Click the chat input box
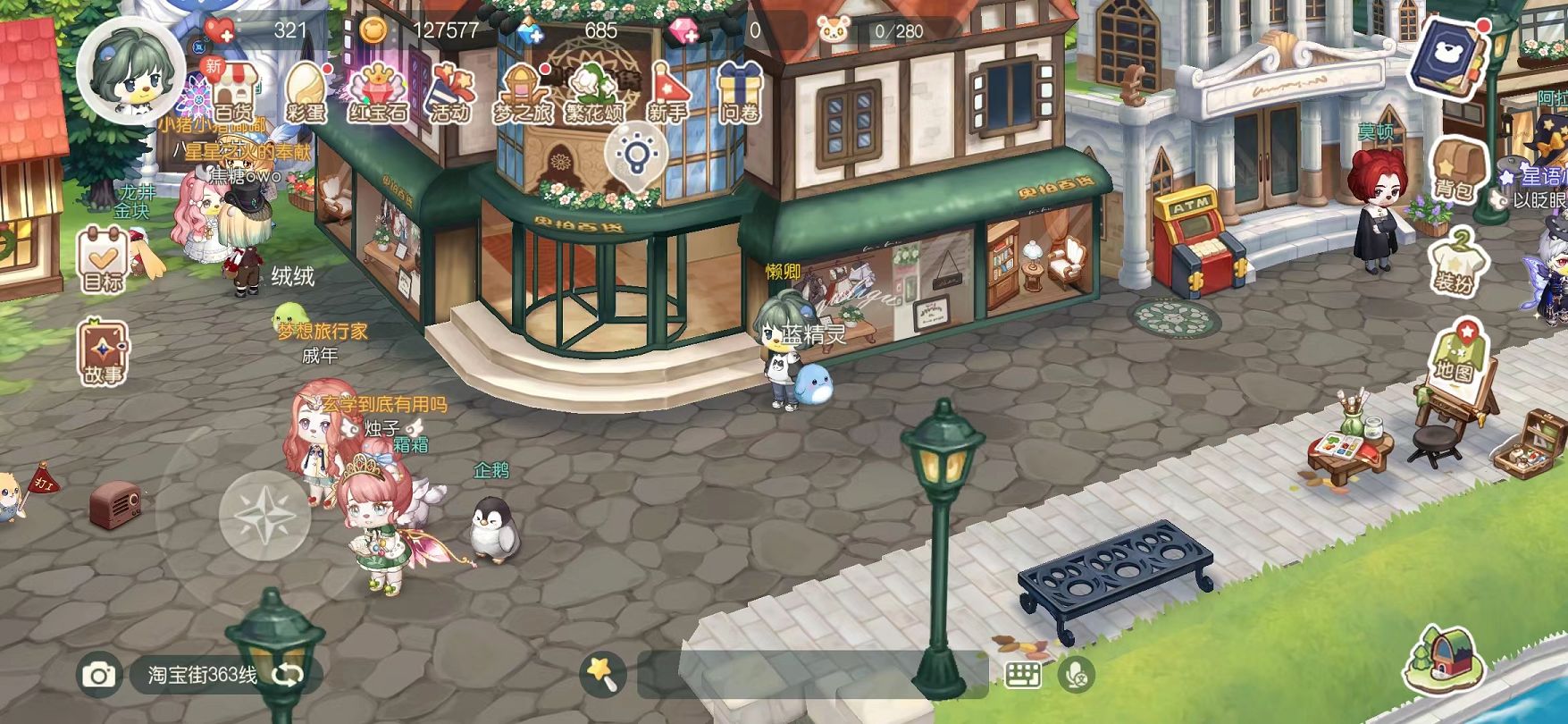This screenshot has width=1568, height=724. coord(813,675)
